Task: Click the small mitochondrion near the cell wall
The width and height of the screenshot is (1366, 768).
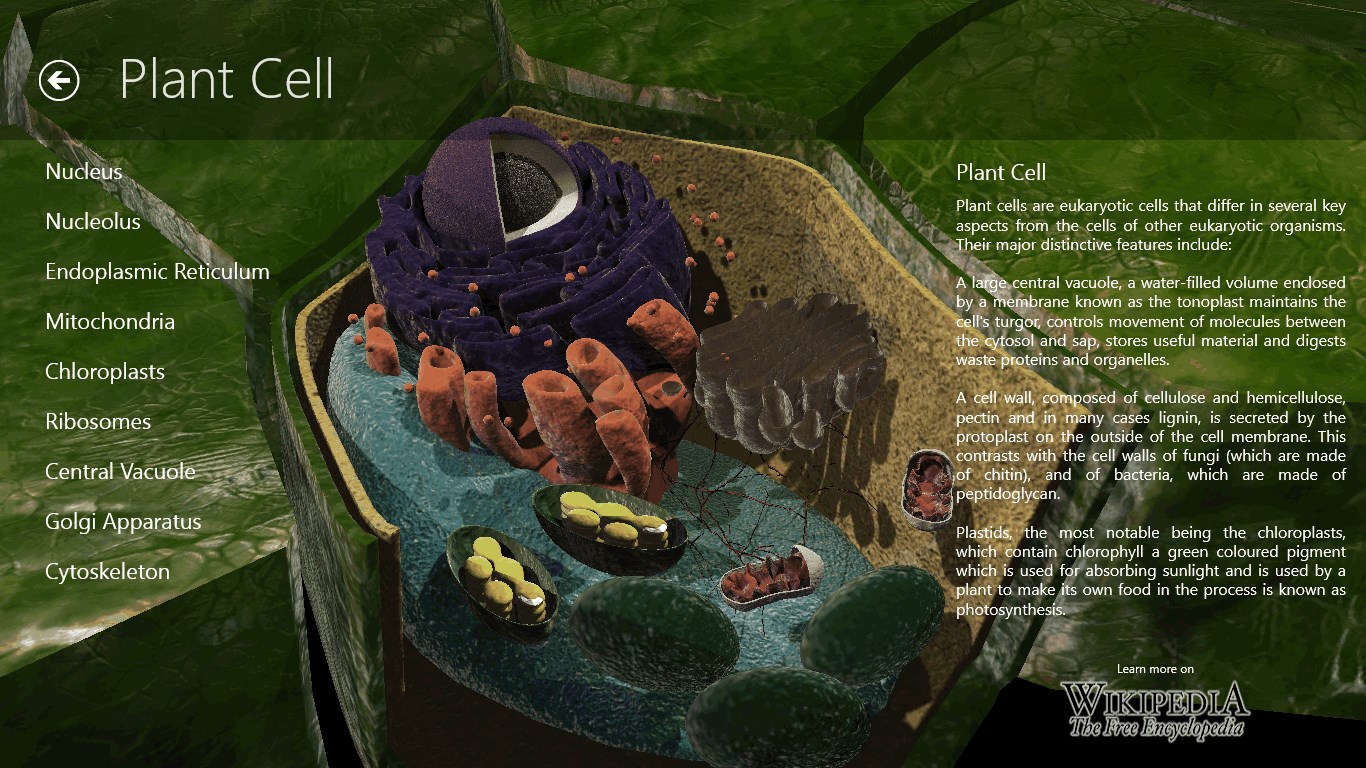Action: pos(928,485)
